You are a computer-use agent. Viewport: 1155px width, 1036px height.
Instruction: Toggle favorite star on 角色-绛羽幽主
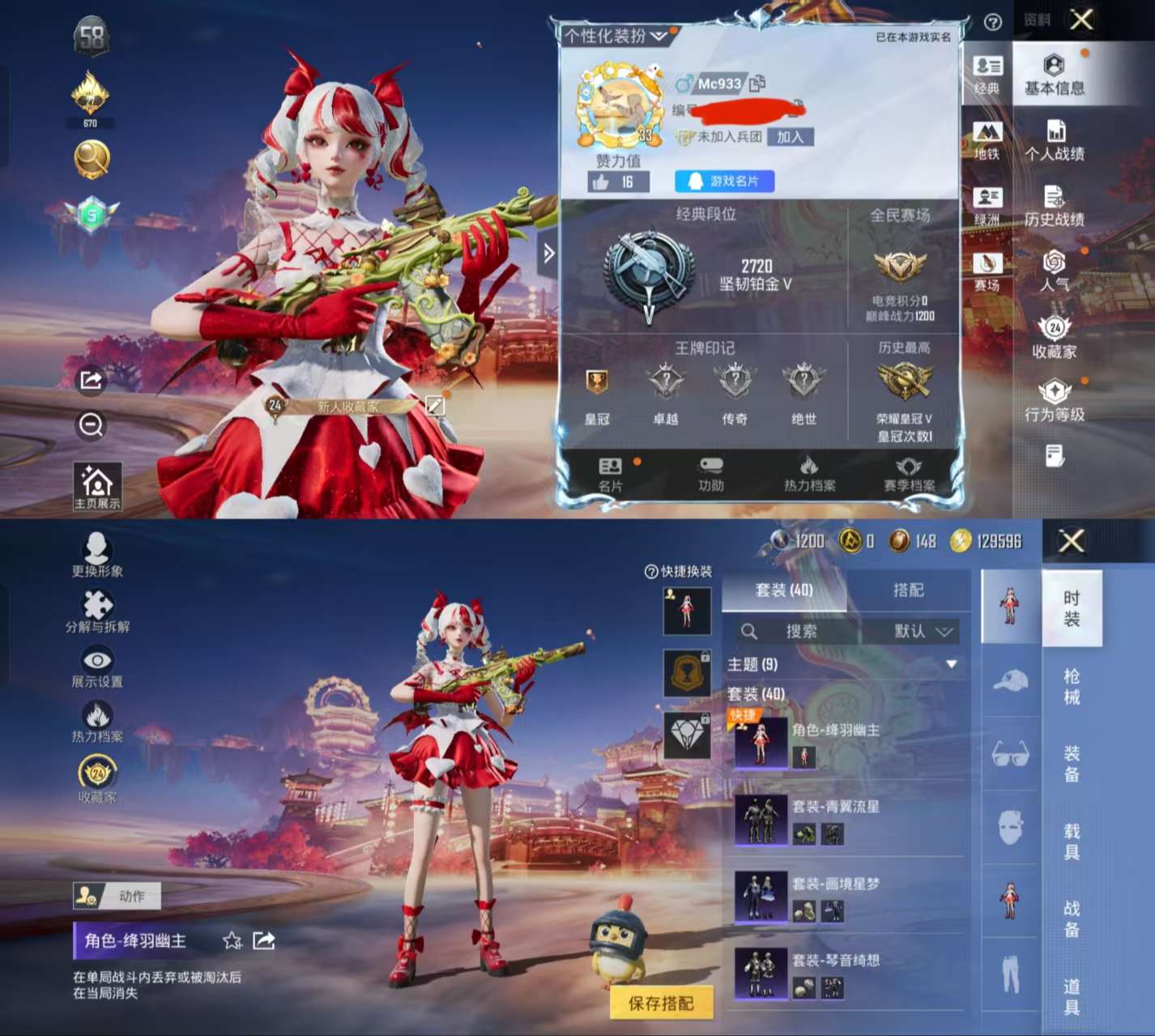click(232, 940)
